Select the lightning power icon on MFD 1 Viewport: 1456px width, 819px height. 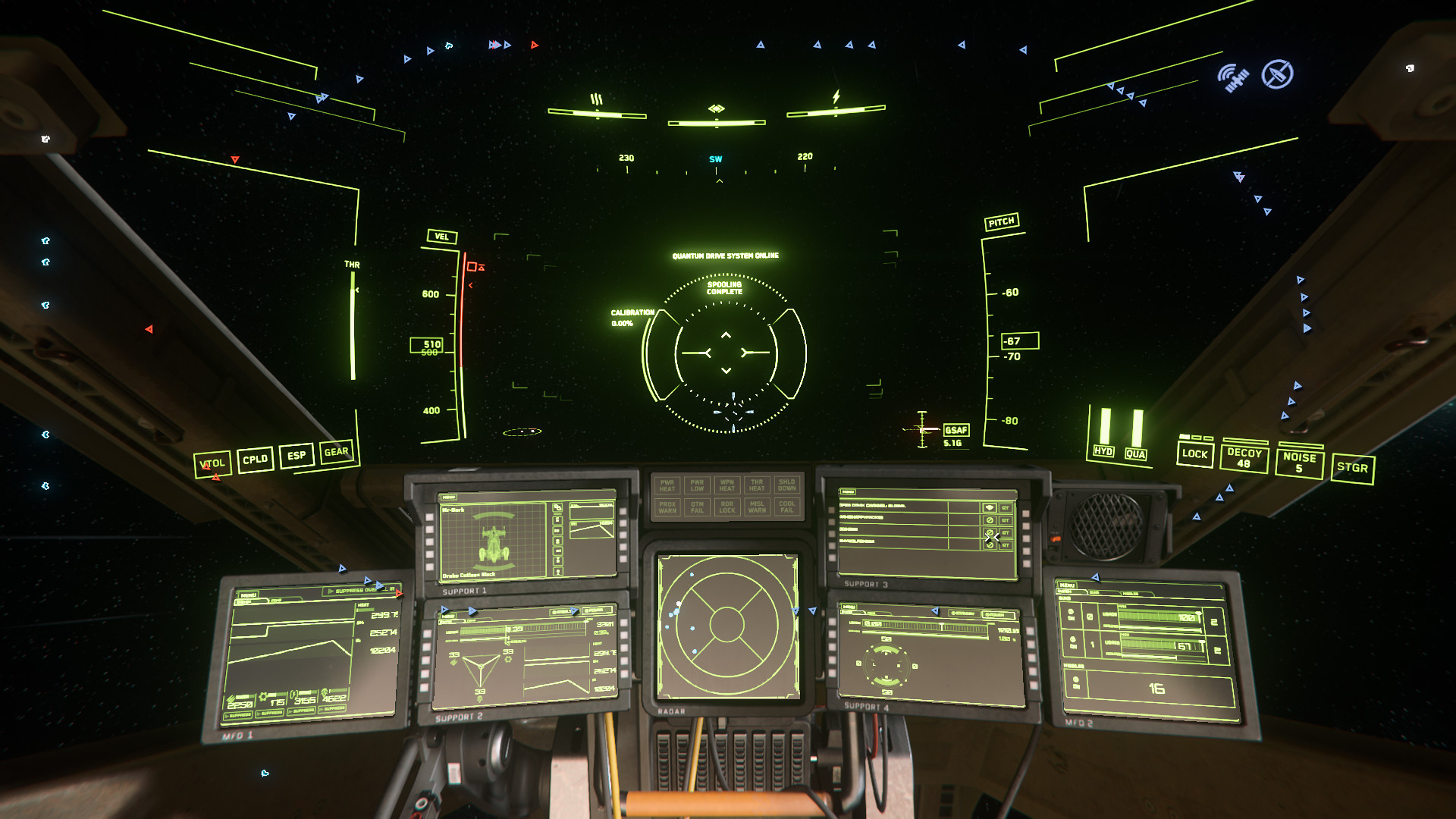(x=294, y=694)
